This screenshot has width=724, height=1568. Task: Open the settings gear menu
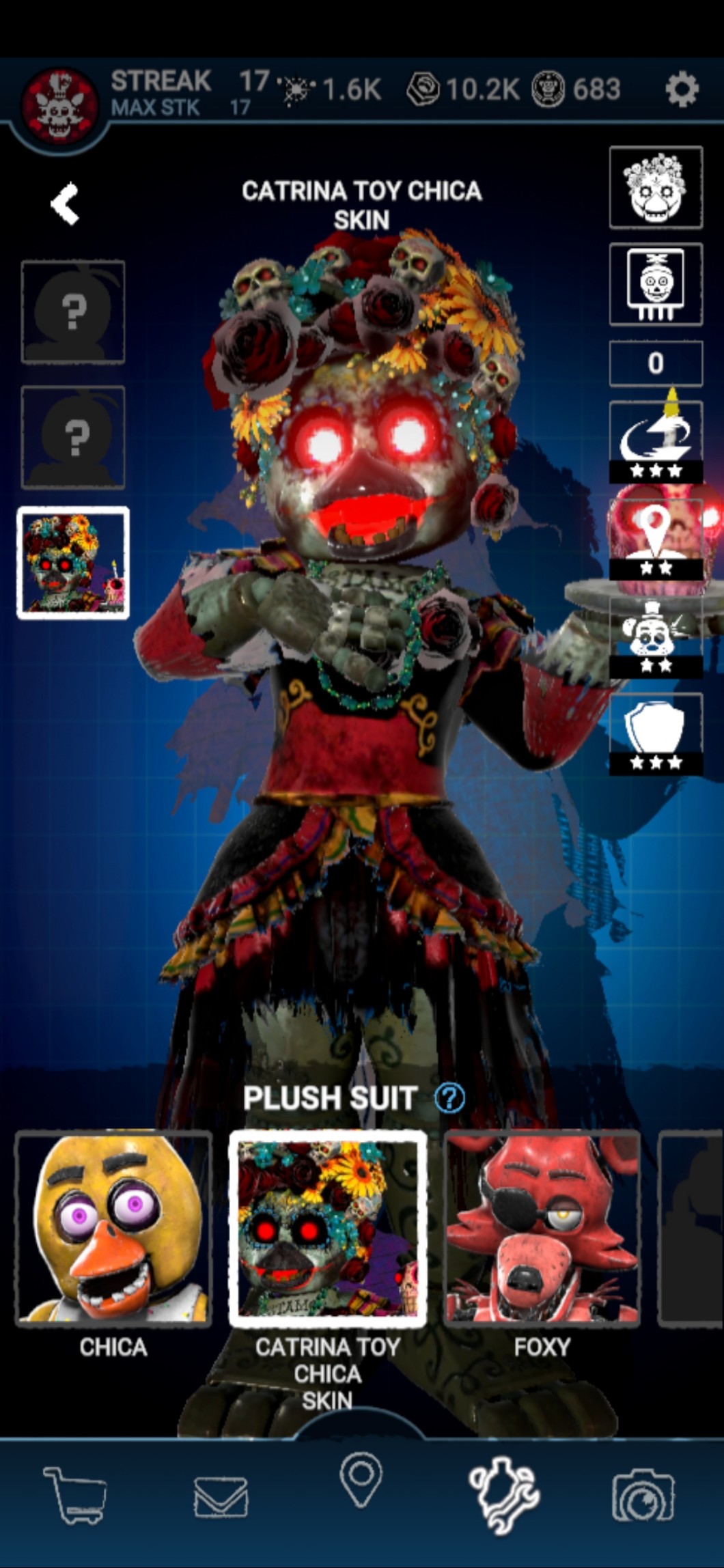pyautogui.click(x=682, y=89)
